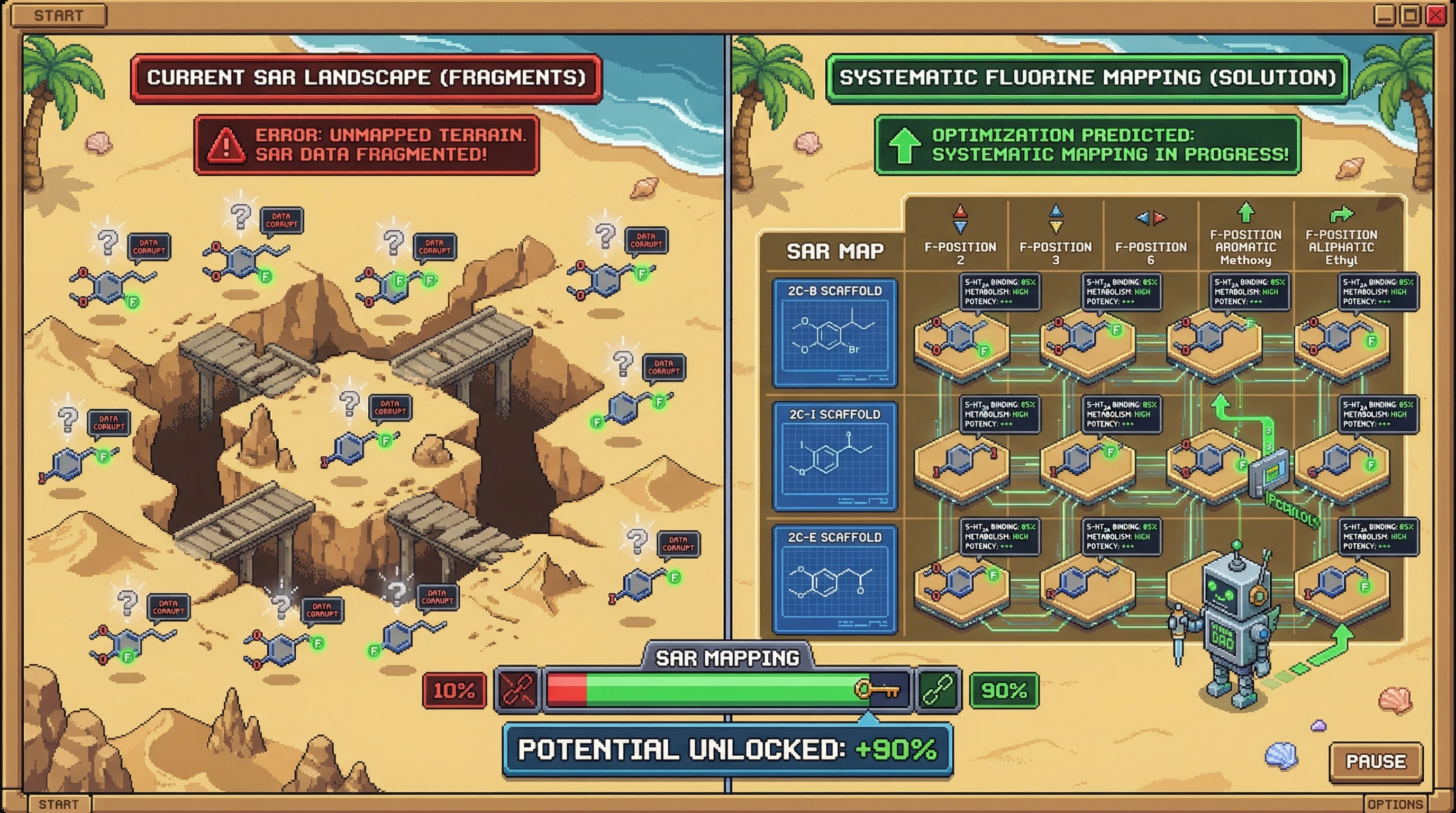Pause the game with the PAUSE button

tap(1376, 762)
